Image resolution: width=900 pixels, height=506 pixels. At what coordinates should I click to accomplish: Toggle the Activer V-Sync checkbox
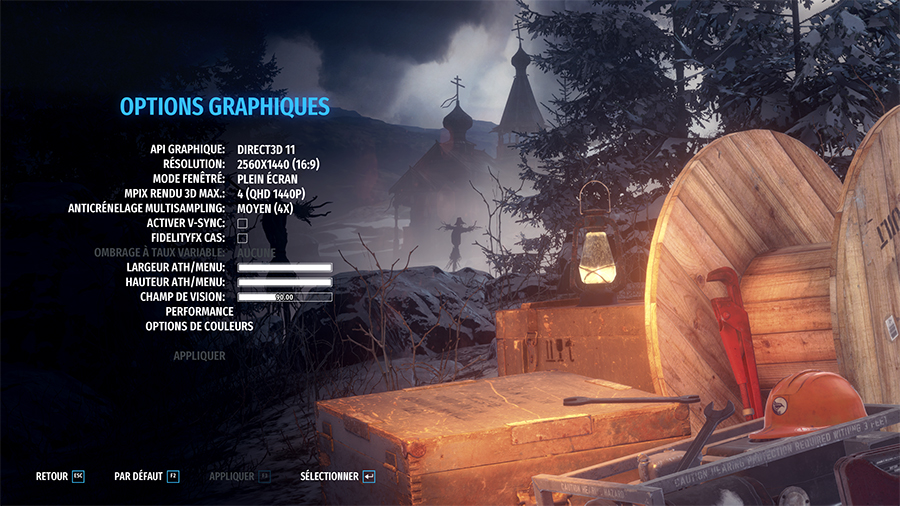242,223
